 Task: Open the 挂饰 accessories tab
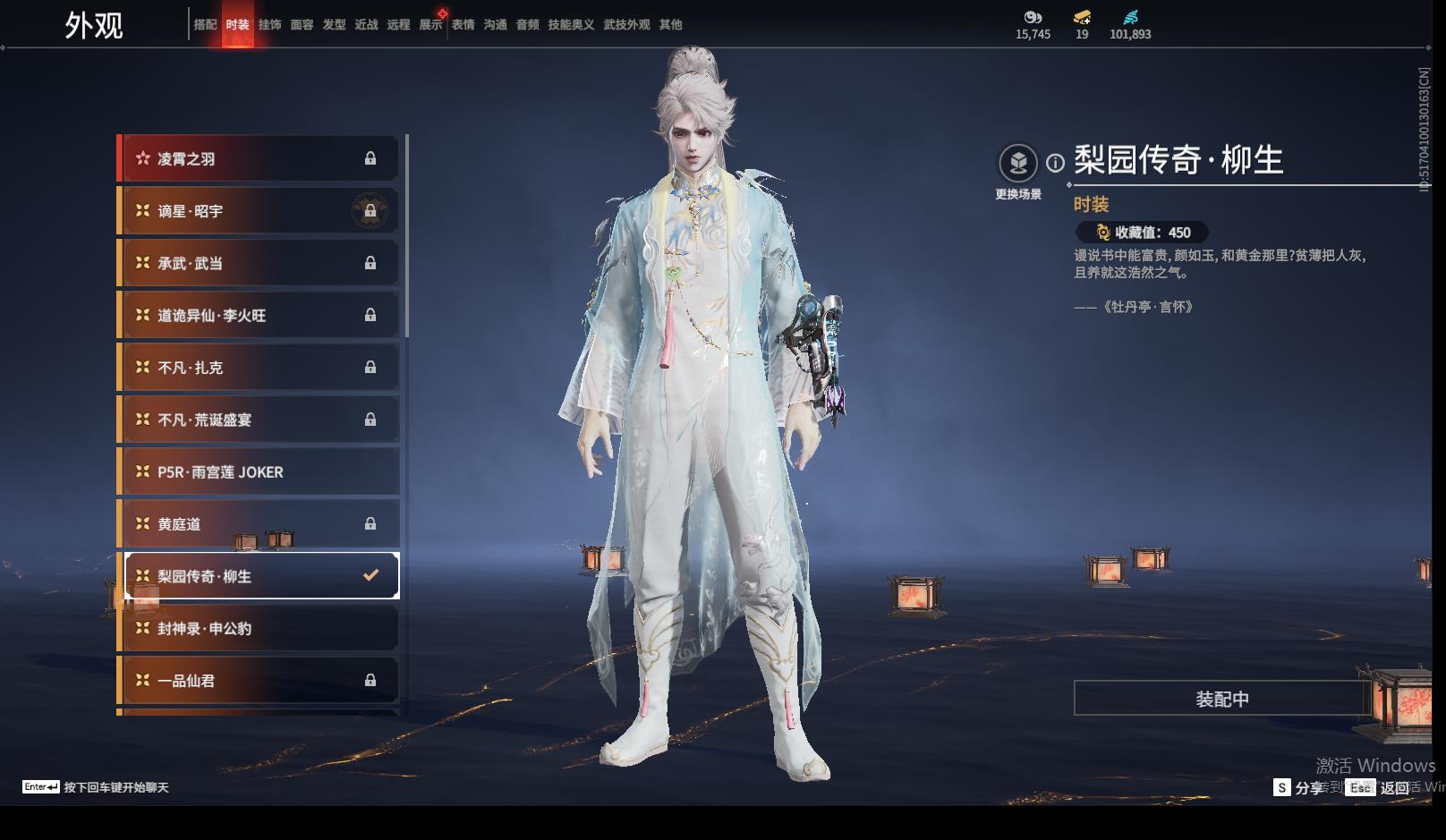coord(269,25)
